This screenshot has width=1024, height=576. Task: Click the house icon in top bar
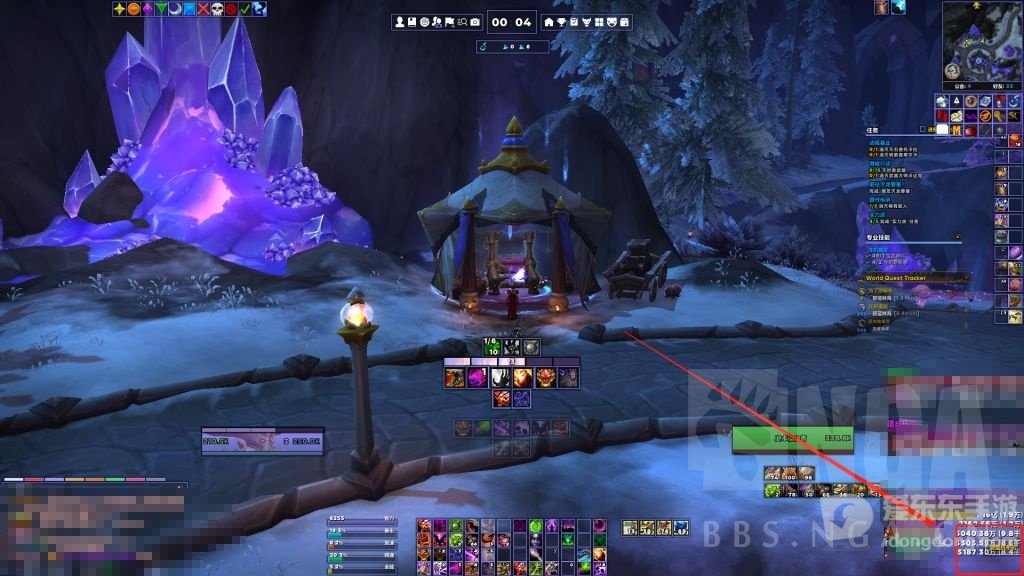[x=548, y=22]
